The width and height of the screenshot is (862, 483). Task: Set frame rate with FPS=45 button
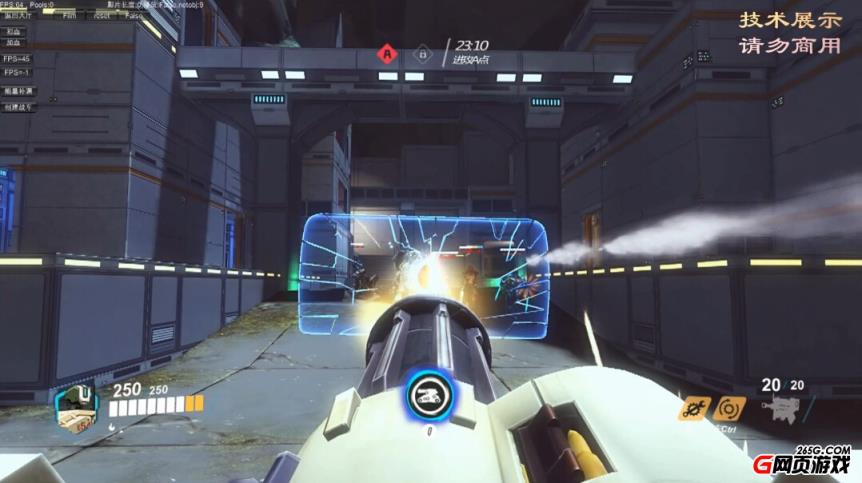tap(16, 58)
